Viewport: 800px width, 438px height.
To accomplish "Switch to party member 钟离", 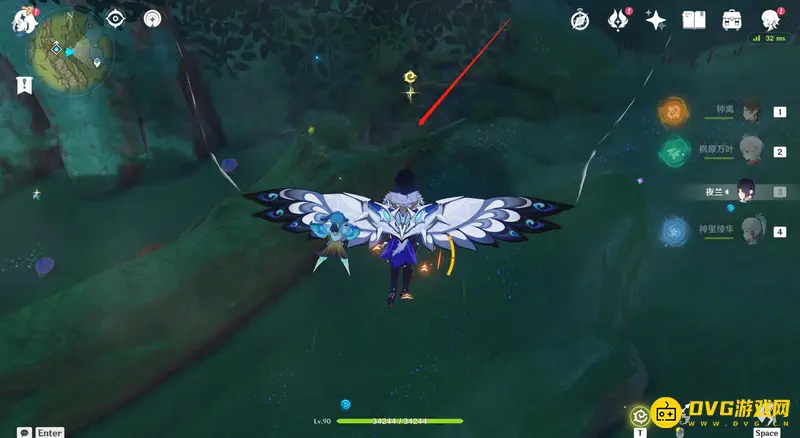I will (x=752, y=112).
